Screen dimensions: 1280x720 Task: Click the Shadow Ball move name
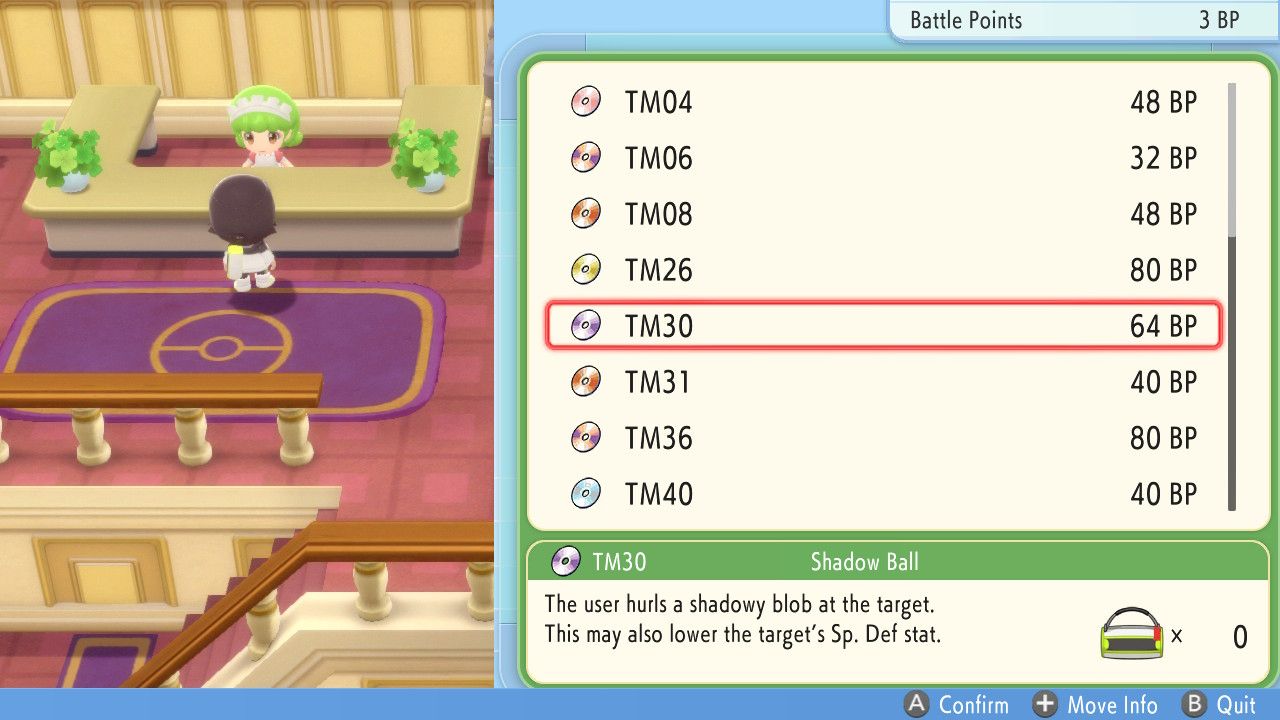point(864,562)
